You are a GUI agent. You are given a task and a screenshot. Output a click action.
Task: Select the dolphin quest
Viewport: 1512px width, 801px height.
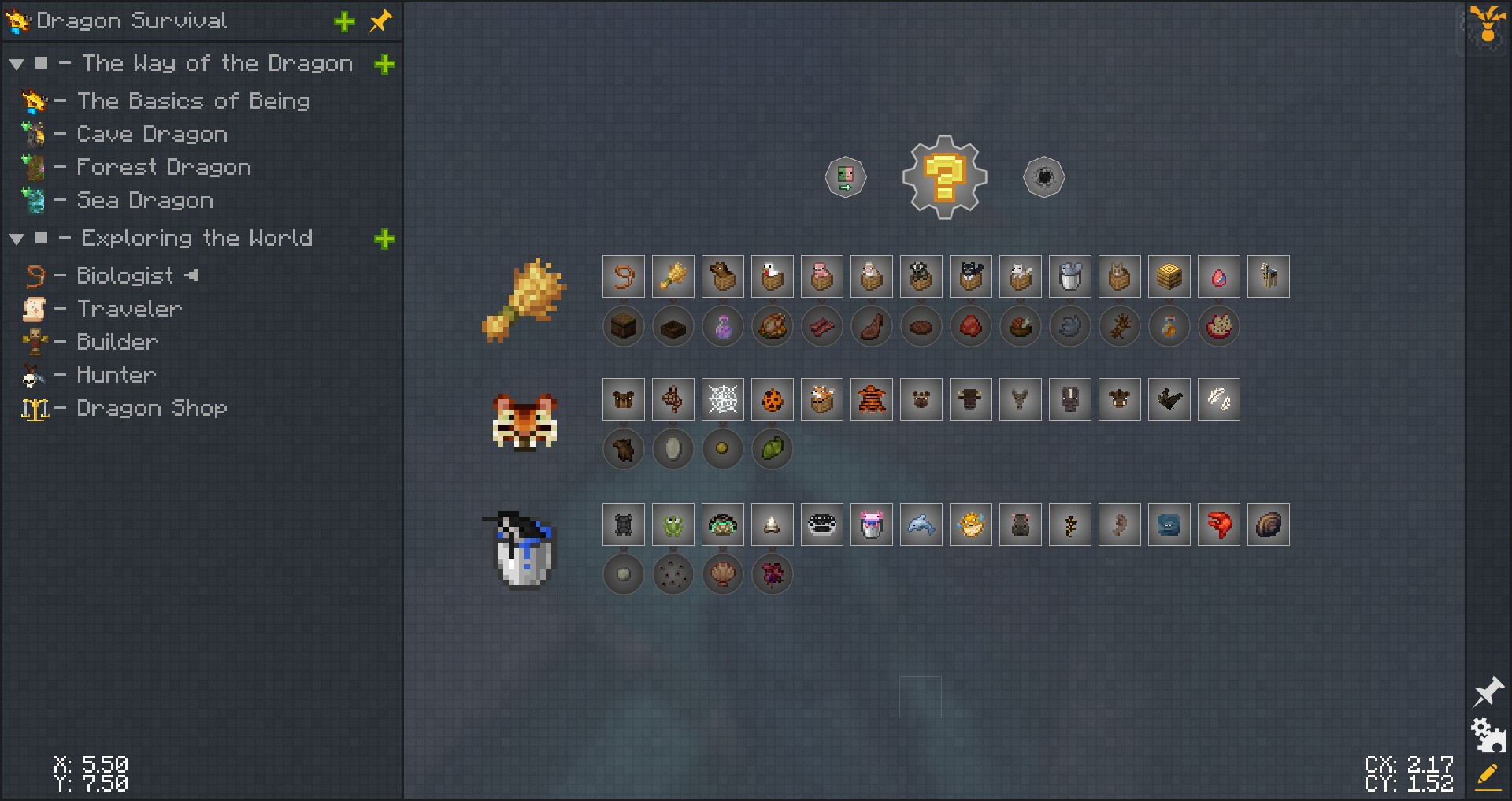921,525
